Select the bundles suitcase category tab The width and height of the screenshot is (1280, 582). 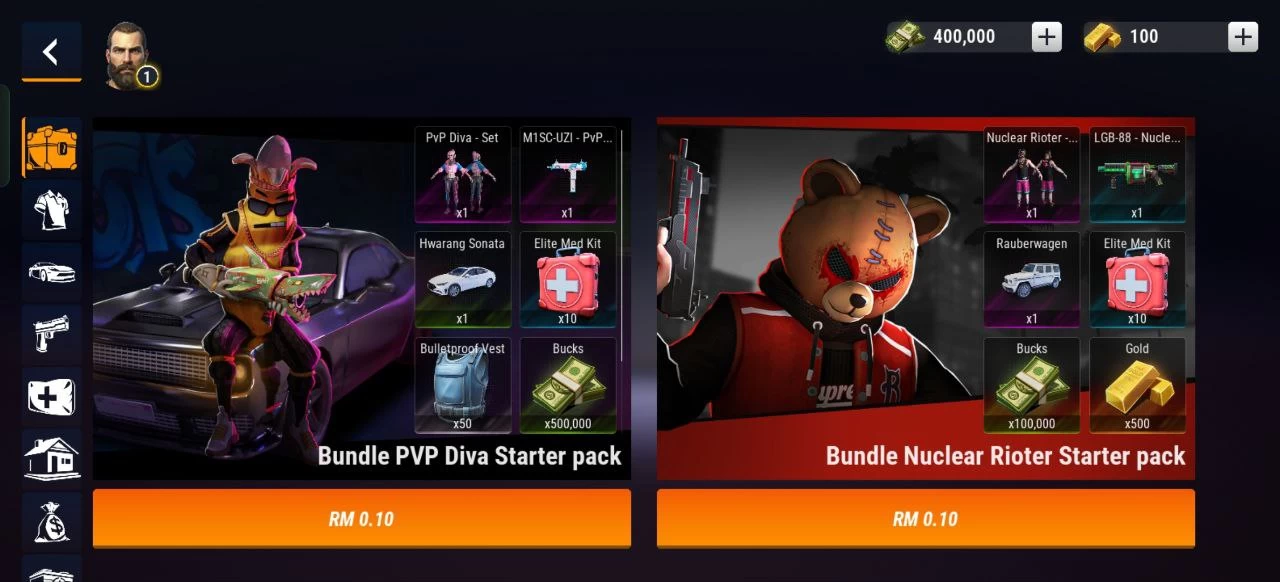[x=51, y=148]
